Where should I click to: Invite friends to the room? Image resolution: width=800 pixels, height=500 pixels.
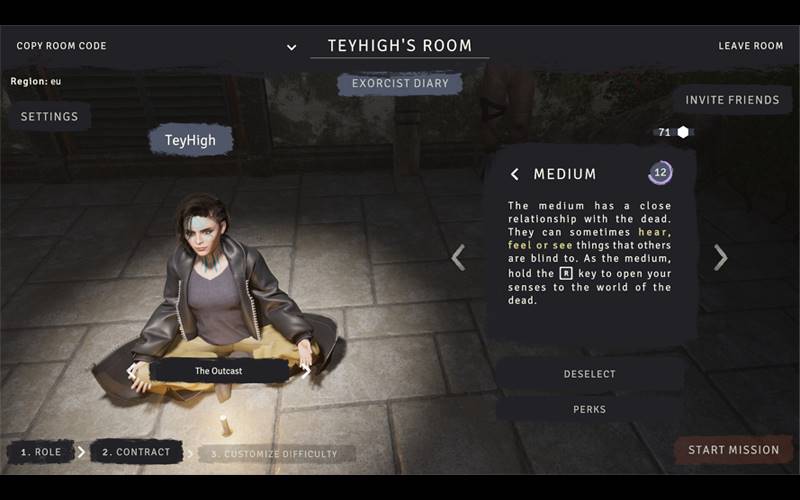coord(732,100)
